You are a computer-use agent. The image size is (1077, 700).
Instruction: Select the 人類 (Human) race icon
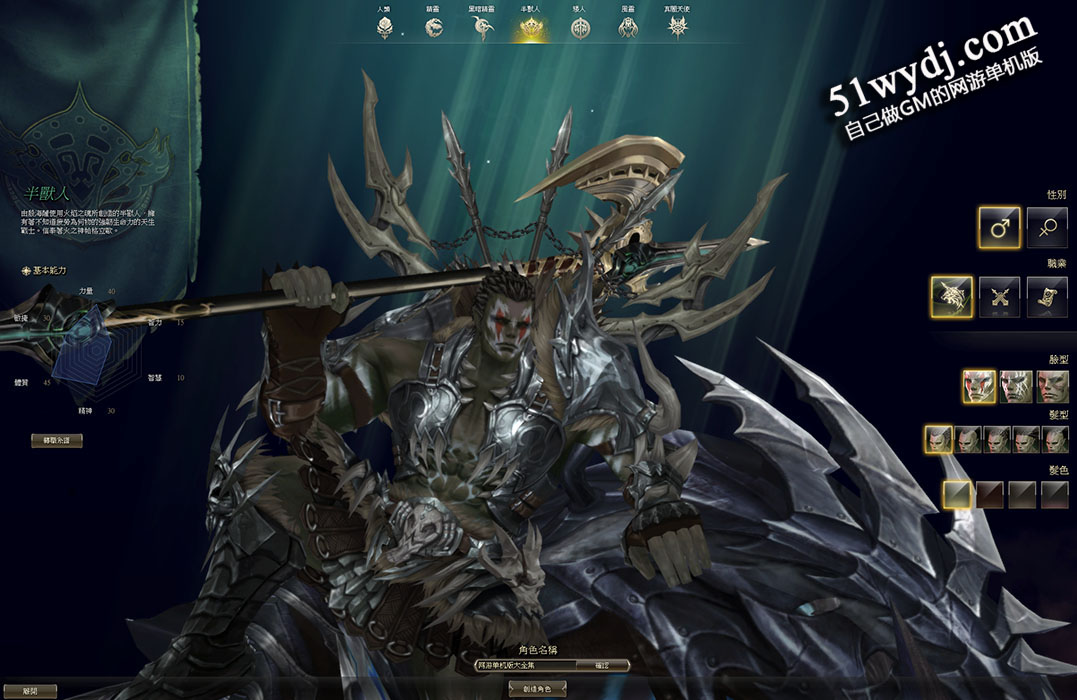tap(385, 29)
